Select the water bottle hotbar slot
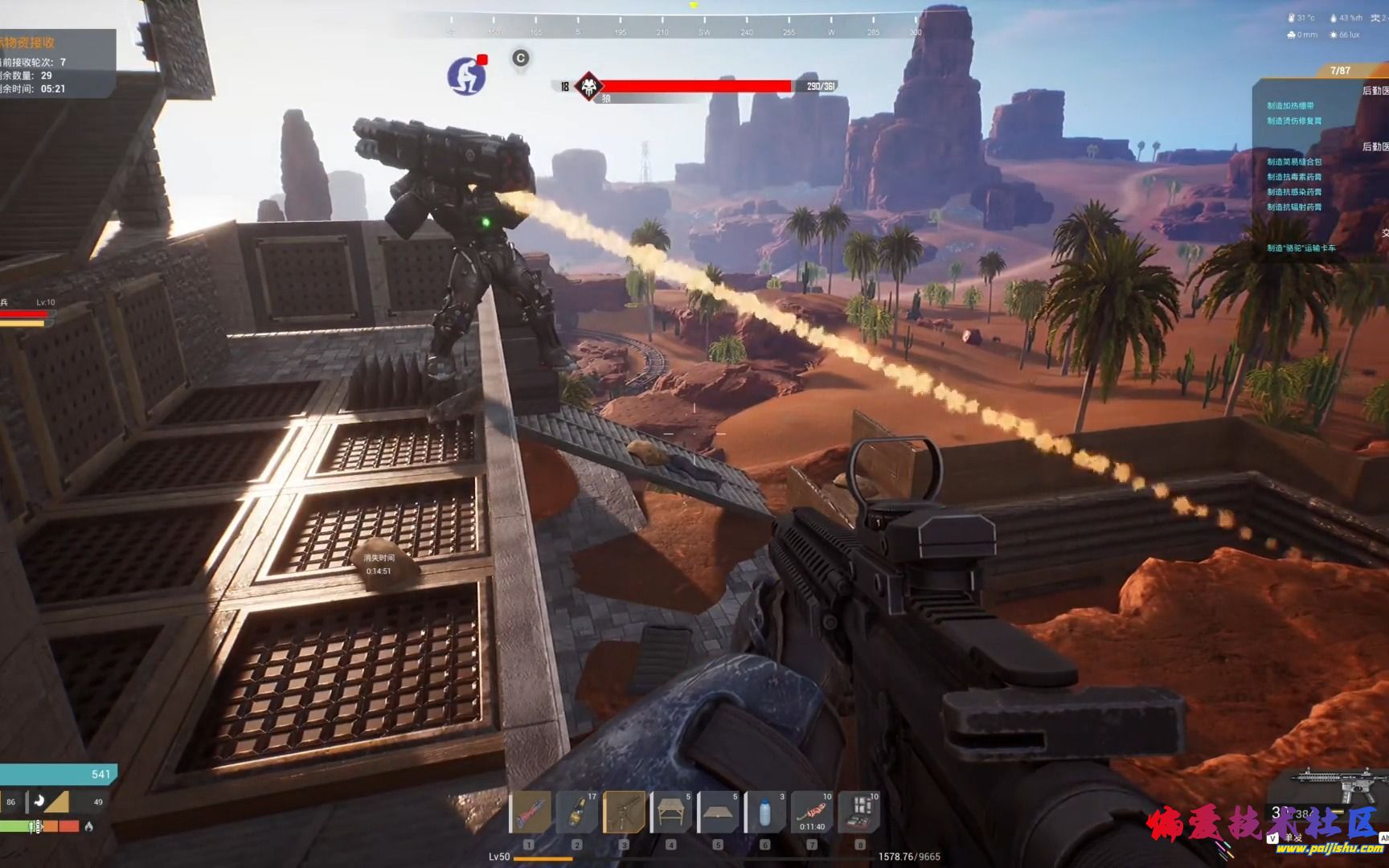This screenshot has width=1389, height=868. 765,813
